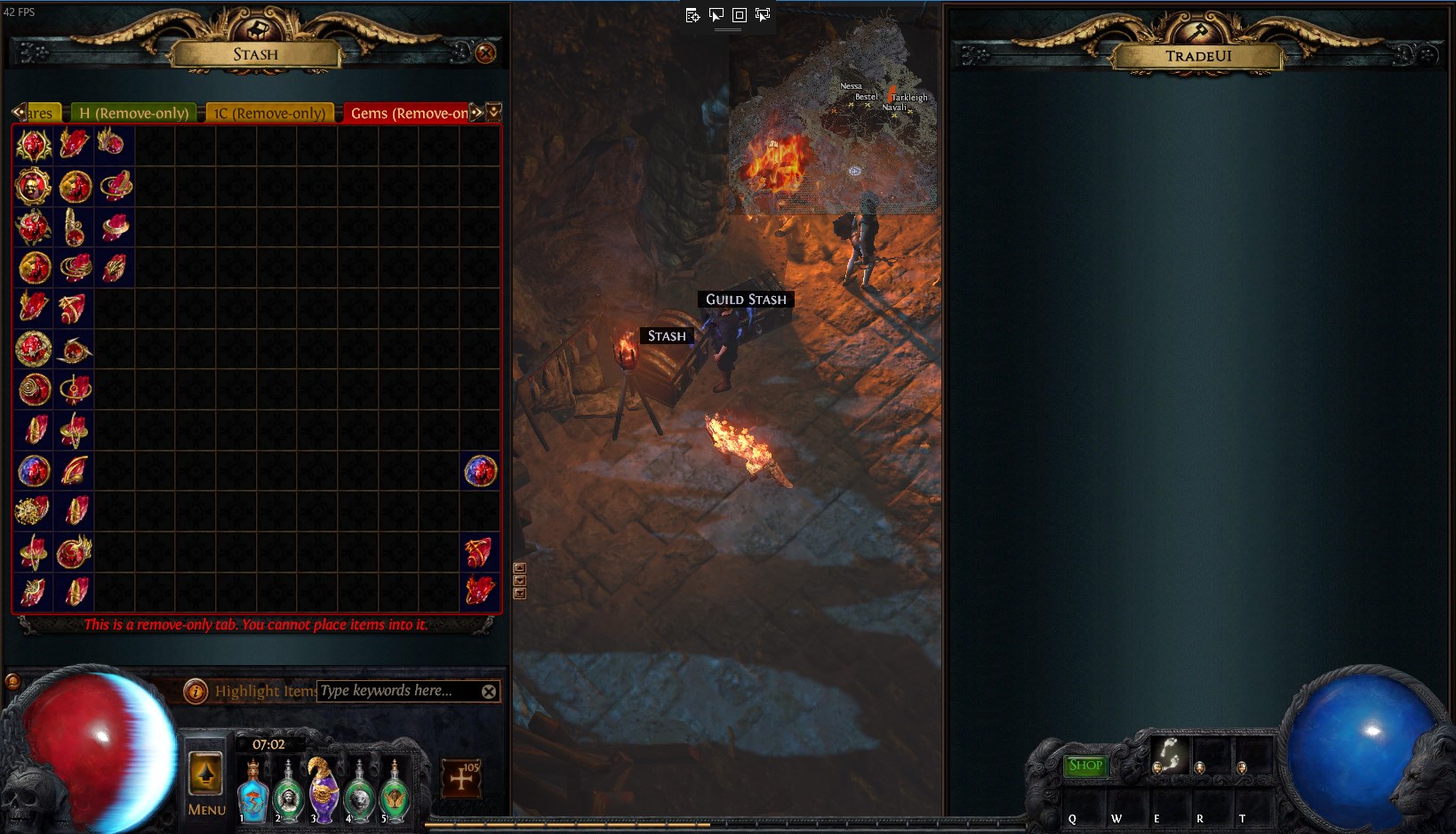1456x834 pixels.
Task: Click the Guild Stash label
Action: coord(746,300)
